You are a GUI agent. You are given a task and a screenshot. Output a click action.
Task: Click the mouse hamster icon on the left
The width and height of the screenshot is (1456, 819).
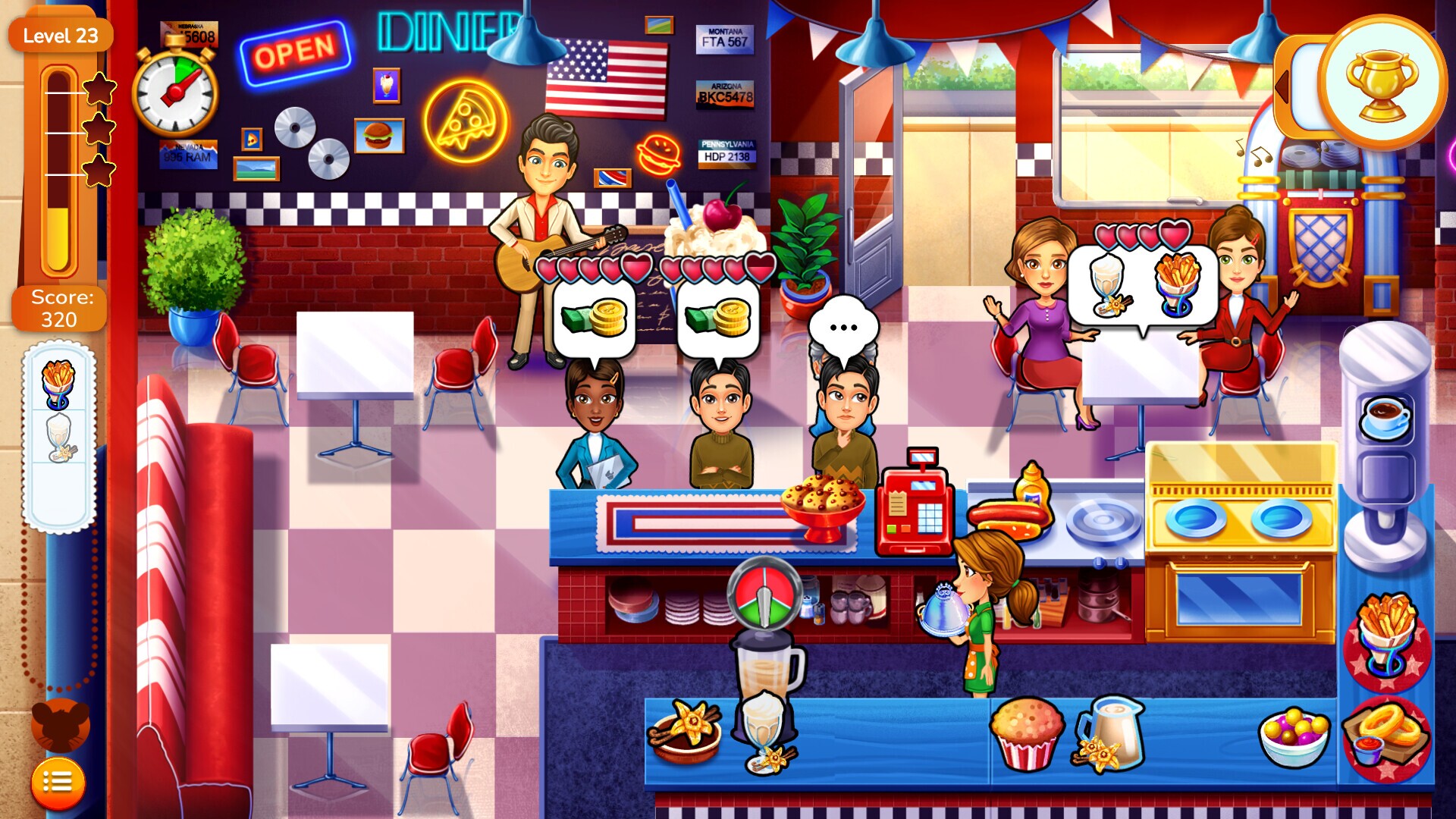(x=59, y=724)
